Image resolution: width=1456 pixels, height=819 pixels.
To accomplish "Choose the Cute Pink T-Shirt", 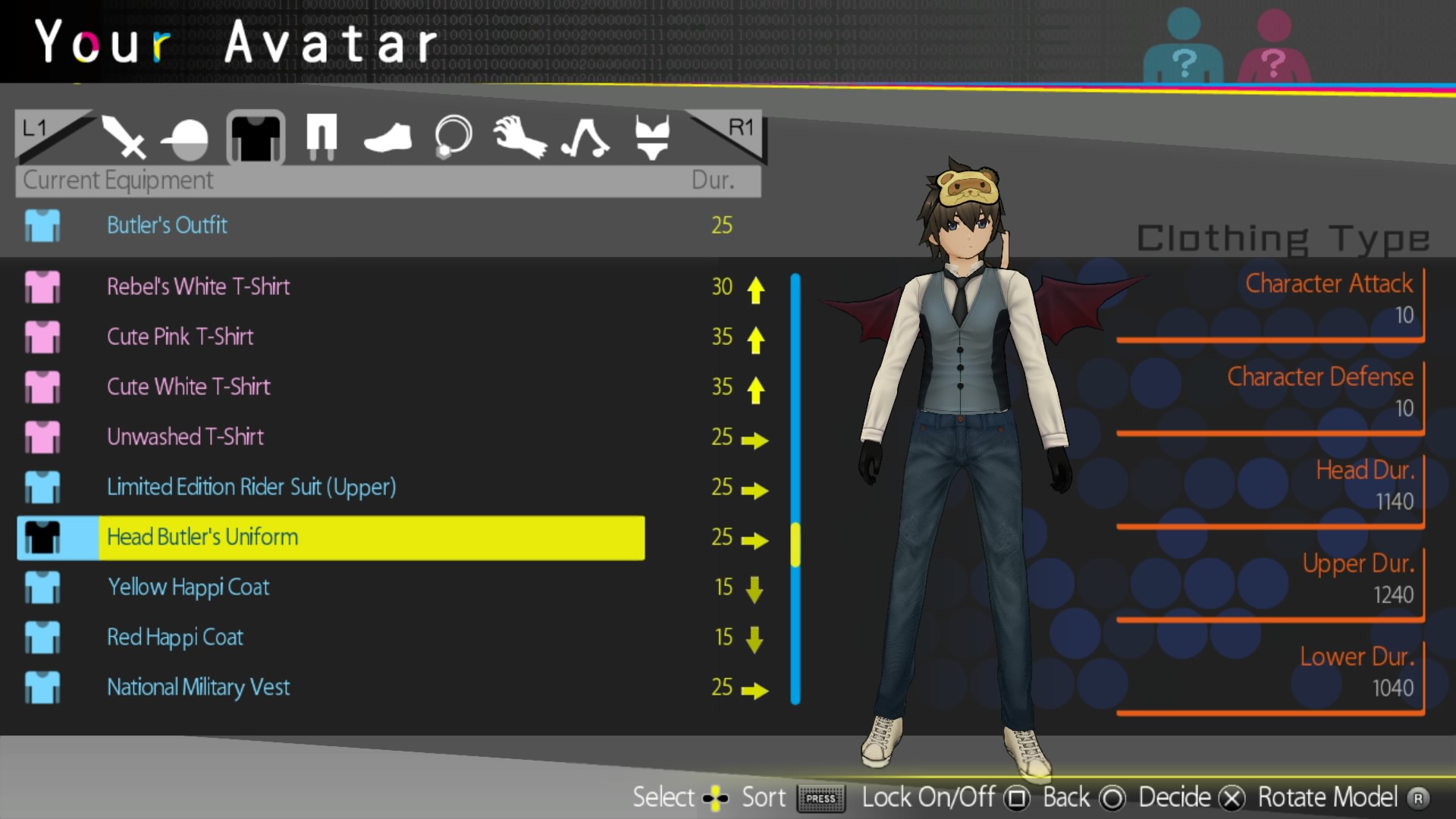I will tap(180, 337).
